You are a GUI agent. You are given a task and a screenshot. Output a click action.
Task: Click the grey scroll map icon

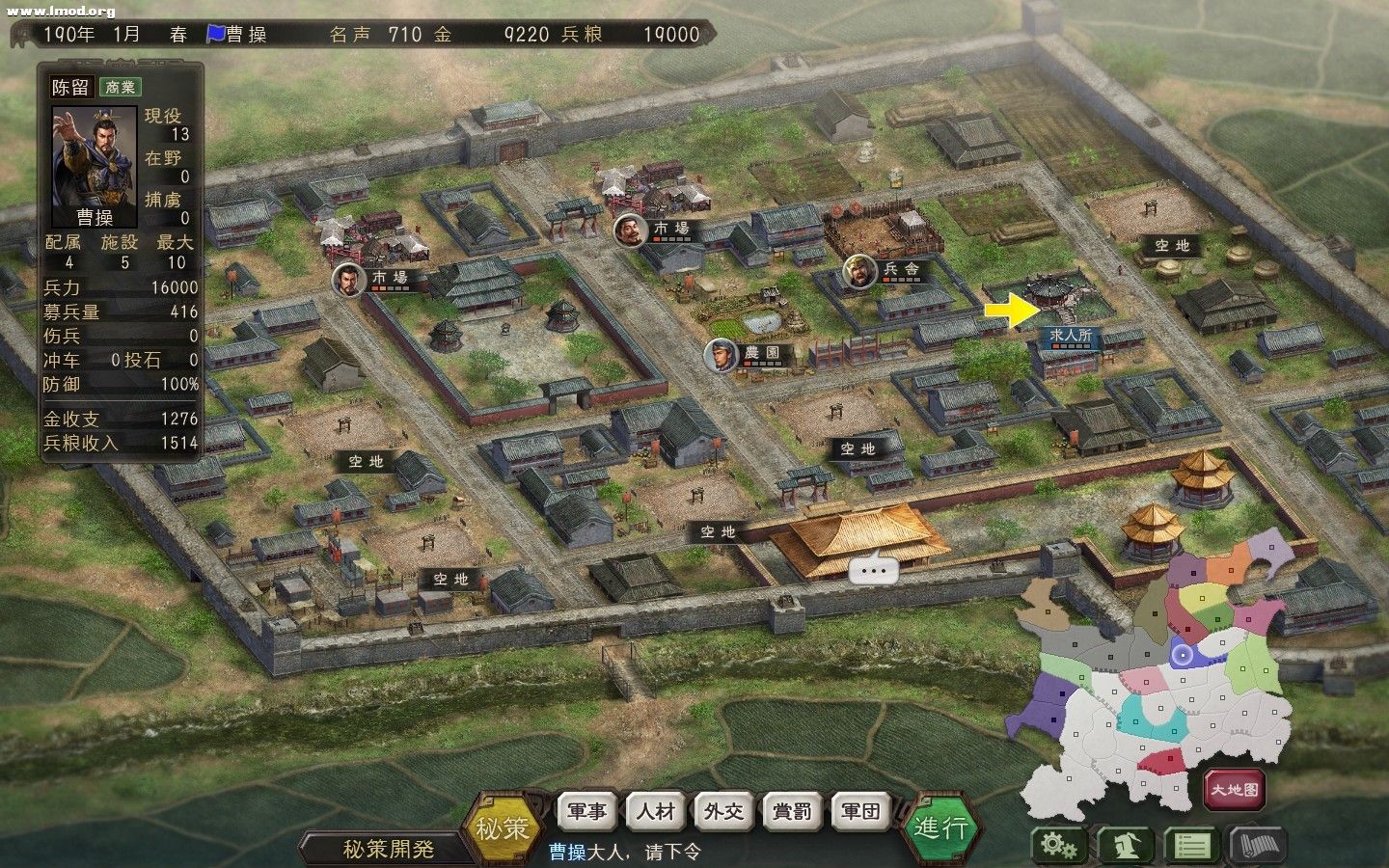(x=1258, y=844)
